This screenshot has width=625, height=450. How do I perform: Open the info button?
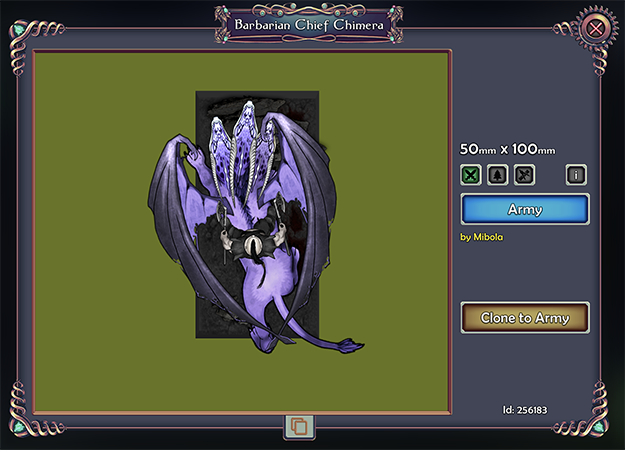tap(575, 175)
